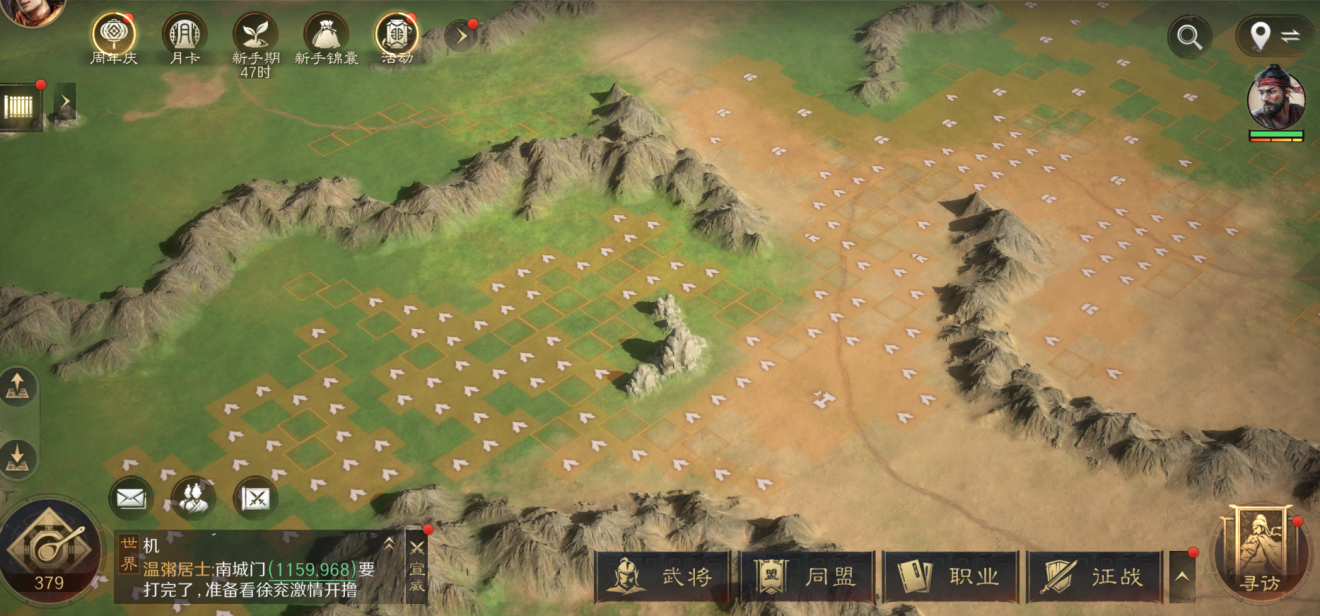
Task: Open the mail envelope icon
Action: click(x=131, y=497)
